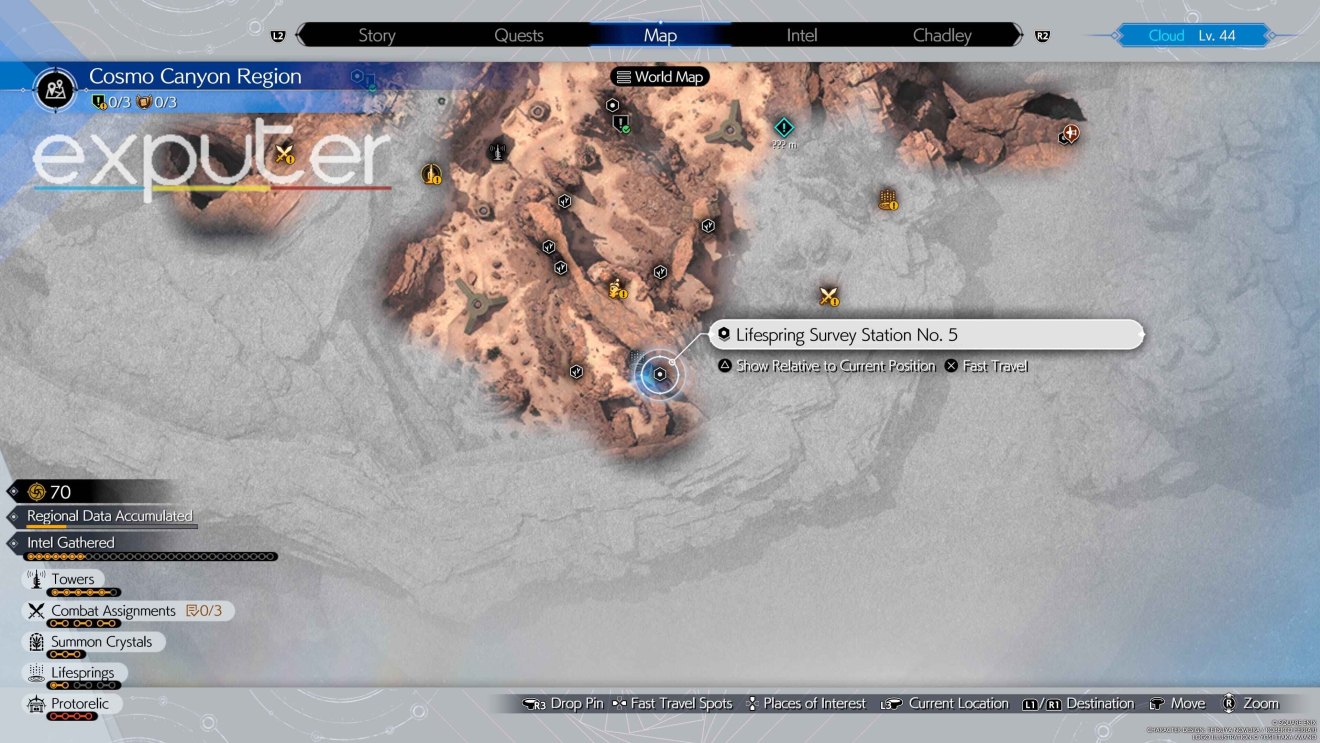Open the crossed swords combat assignment marker
The width and height of the screenshot is (1320, 743).
[x=828, y=296]
